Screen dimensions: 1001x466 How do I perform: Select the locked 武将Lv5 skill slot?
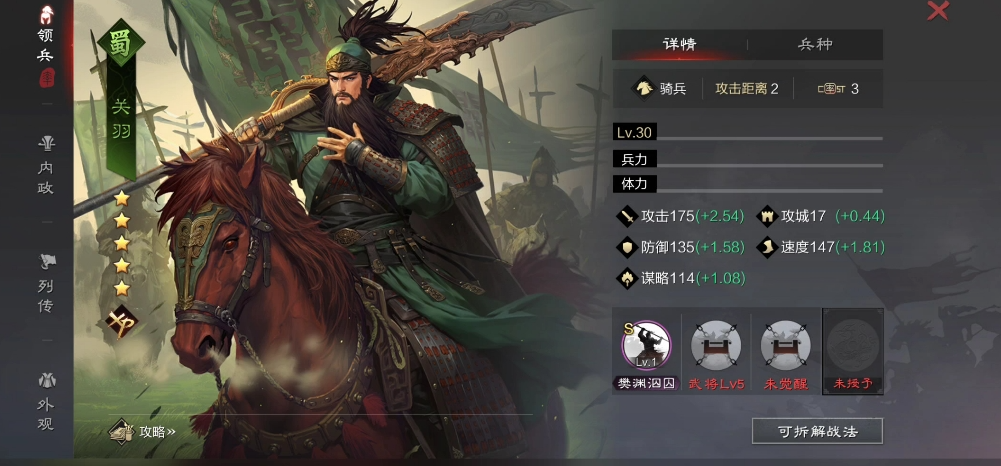716,346
